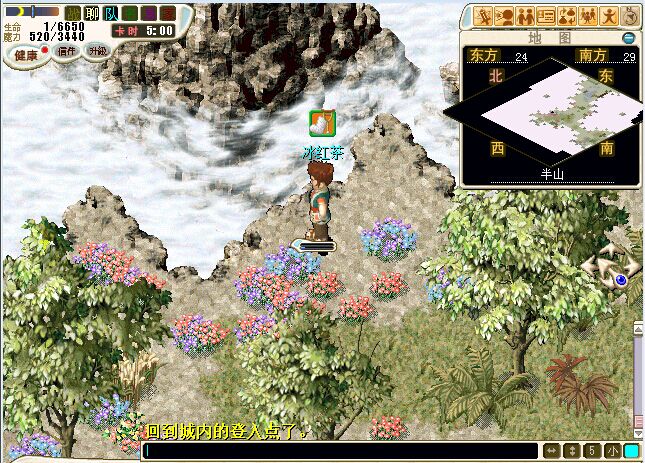
Task: Click the horizontal resize arrow beside chat bar
Action: tap(551, 451)
